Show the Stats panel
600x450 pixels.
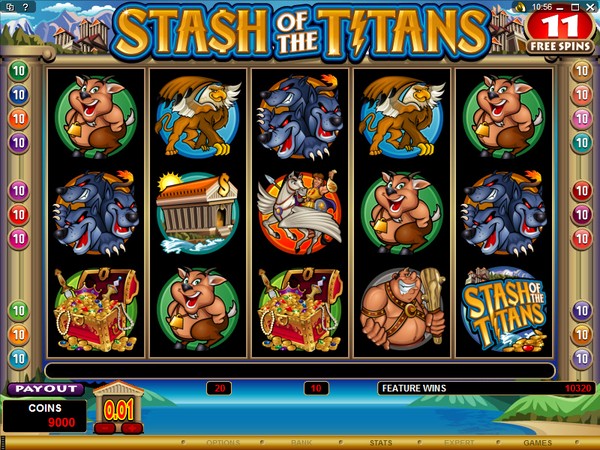pos(380,441)
